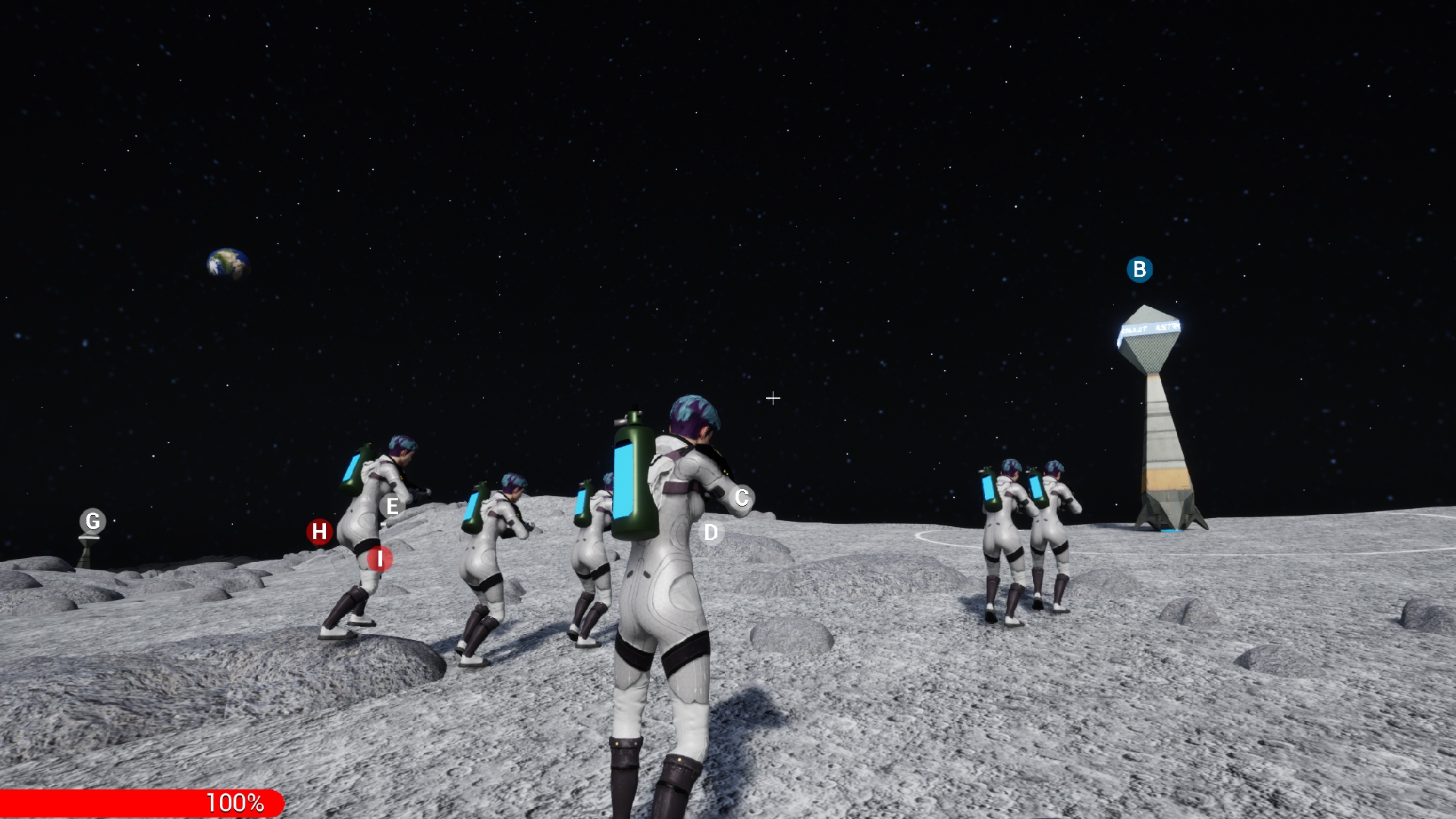The image size is (1456, 819).
Task: Select marker D at the central astronaut's waist
Action: 711,532
